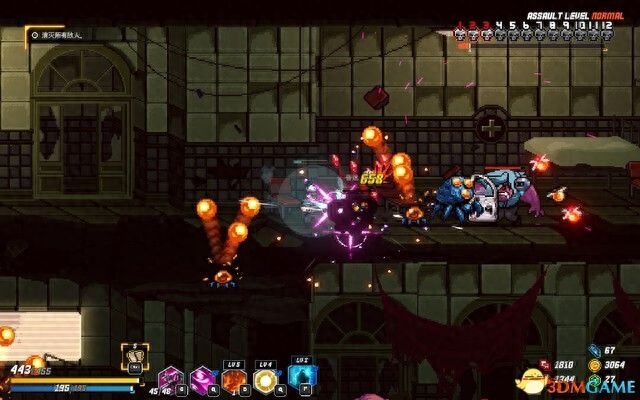Viewport: 640px width, 400px height.
Task: Trigger the orange fire skill marked LV 5
Action: tap(235, 379)
